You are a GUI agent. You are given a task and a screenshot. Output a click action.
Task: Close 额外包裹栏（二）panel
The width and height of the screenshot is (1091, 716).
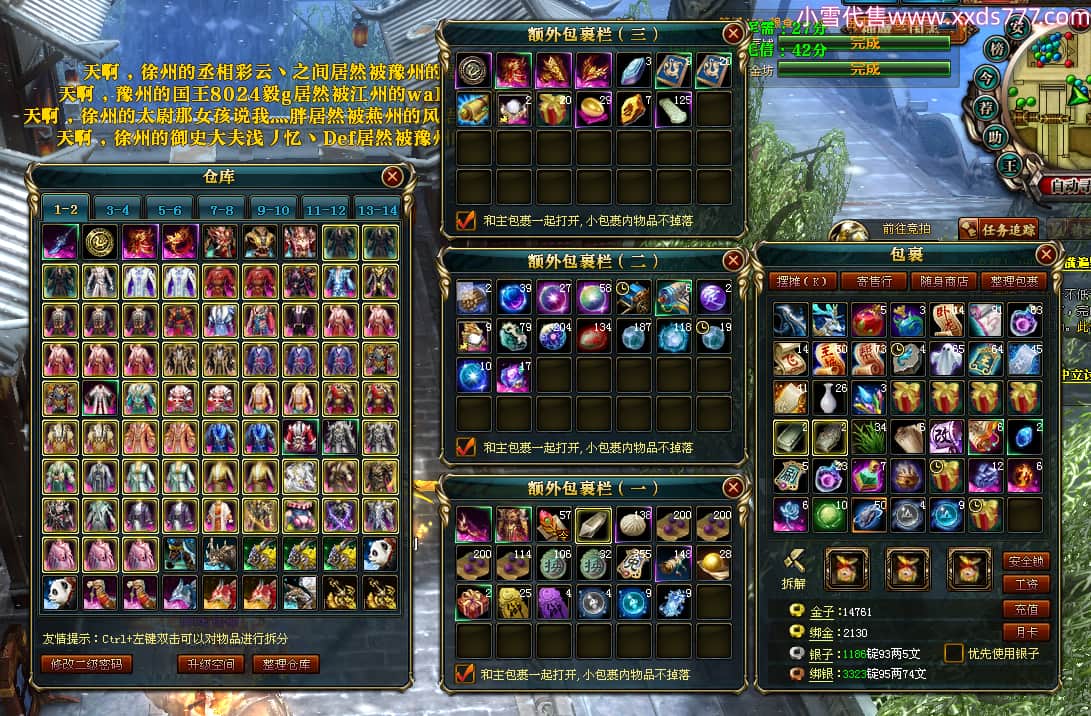(734, 261)
